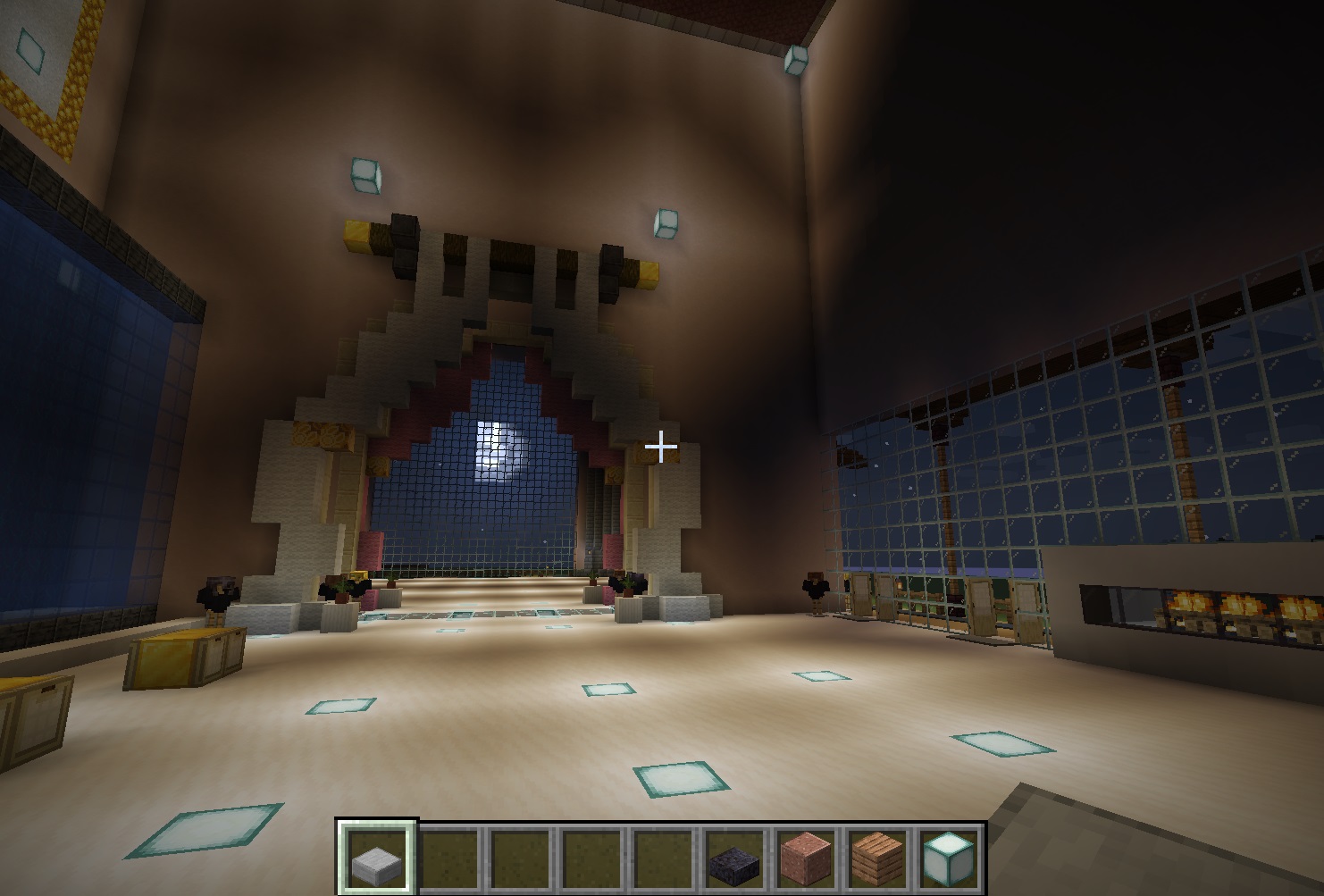Pick the glowing lantern block slot
Image resolution: width=1324 pixels, height=896 pixels.
tap(948, 859)
